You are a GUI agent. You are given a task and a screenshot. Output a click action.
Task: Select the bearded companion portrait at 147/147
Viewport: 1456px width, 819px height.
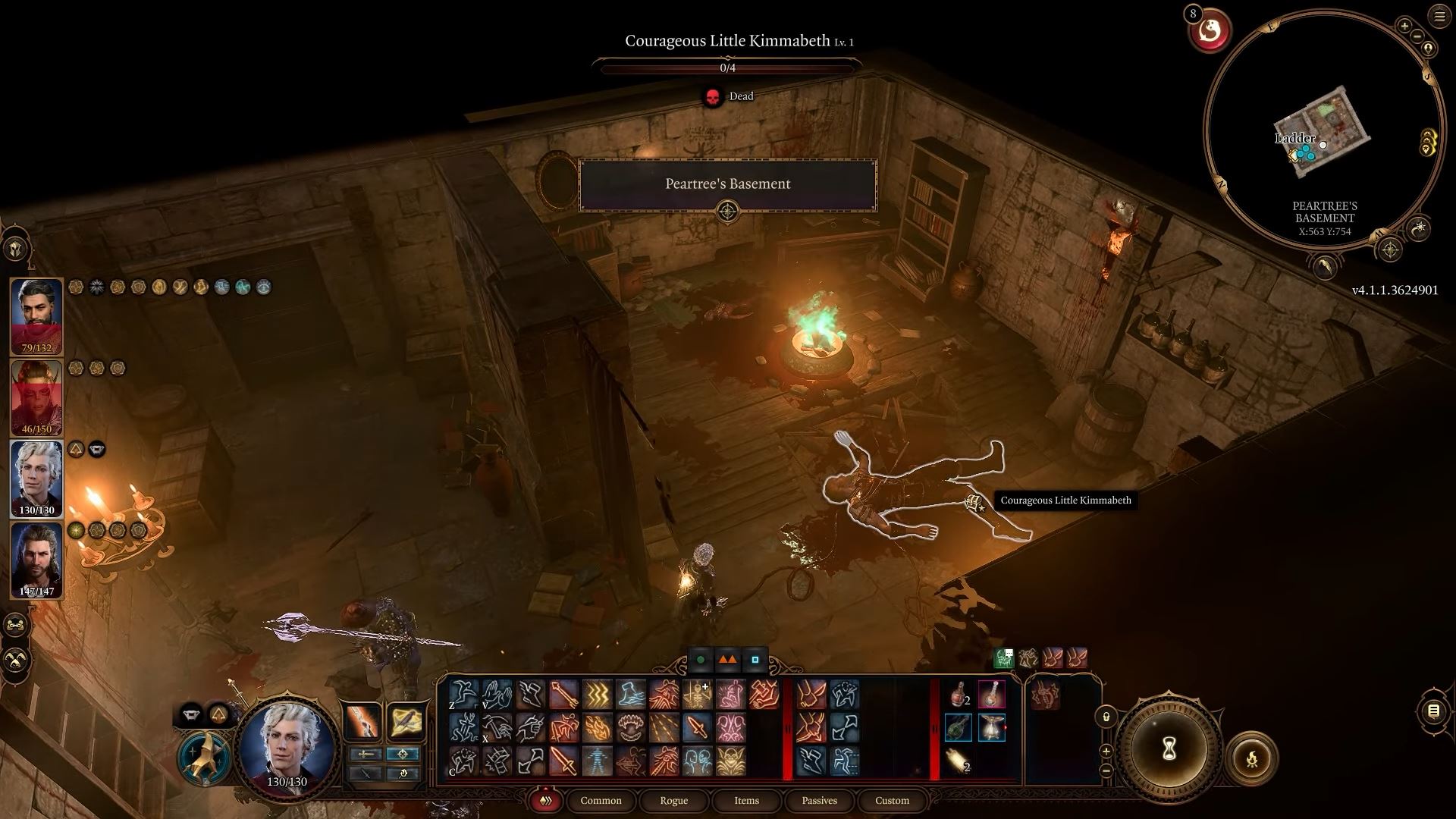coord(36,560)
